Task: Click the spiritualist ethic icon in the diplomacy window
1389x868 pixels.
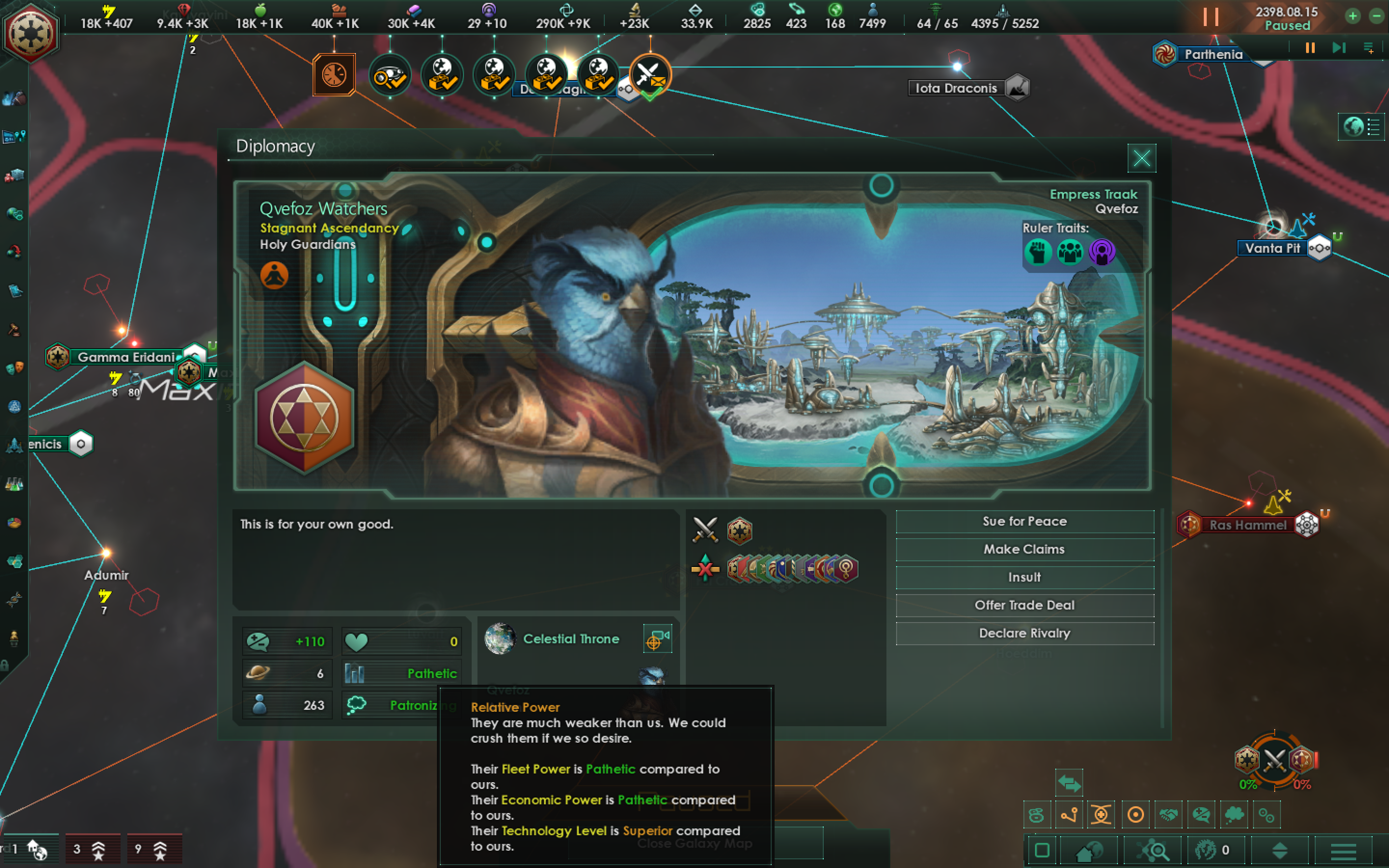Action: point(274,274)
